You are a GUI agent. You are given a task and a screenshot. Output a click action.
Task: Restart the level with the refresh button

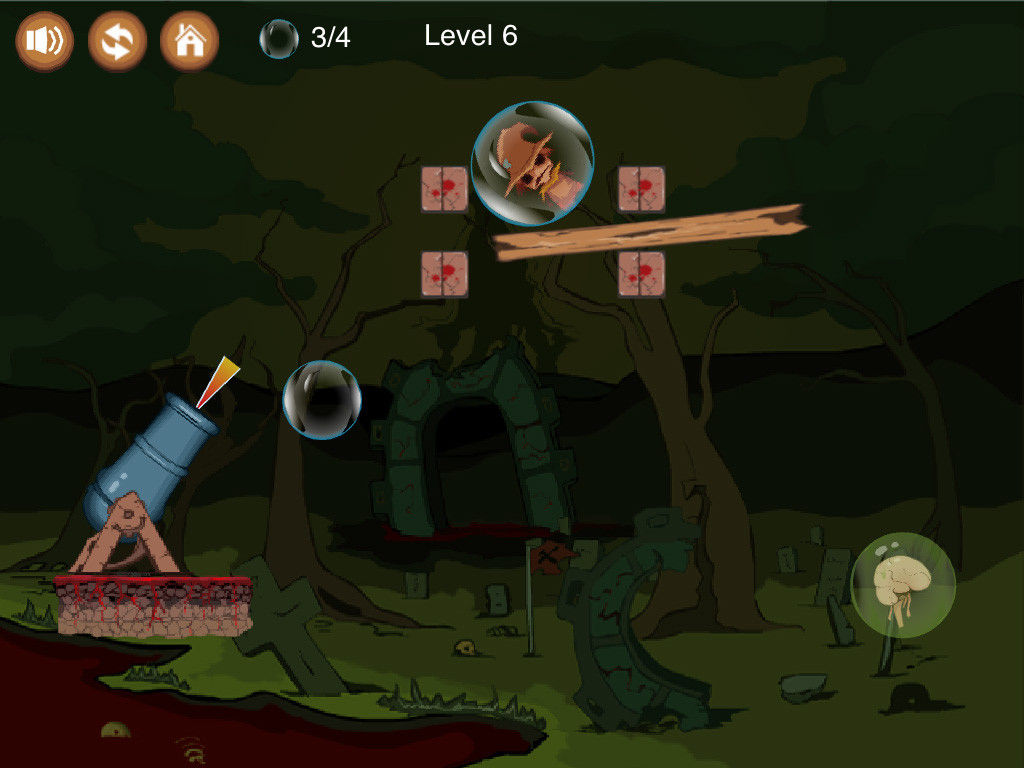117,41
